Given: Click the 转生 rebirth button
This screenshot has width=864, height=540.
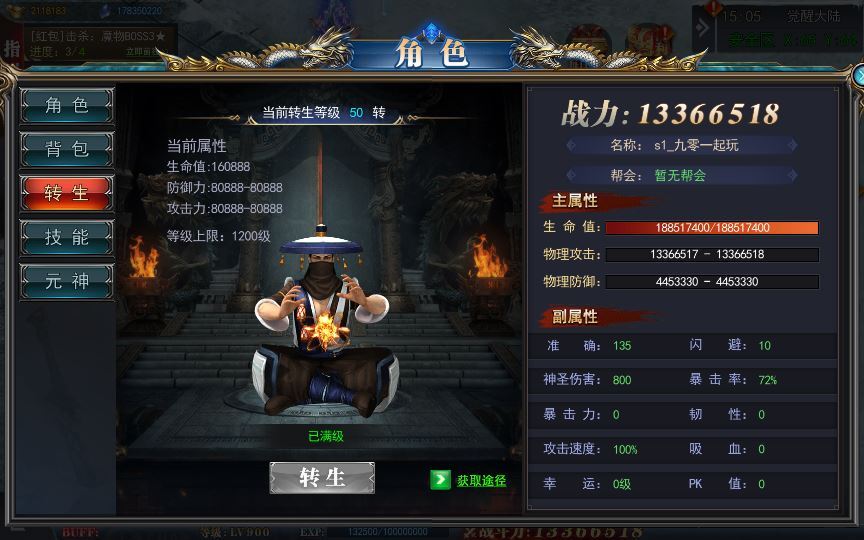Looking at the screenshot, I should tap(322, 478).
